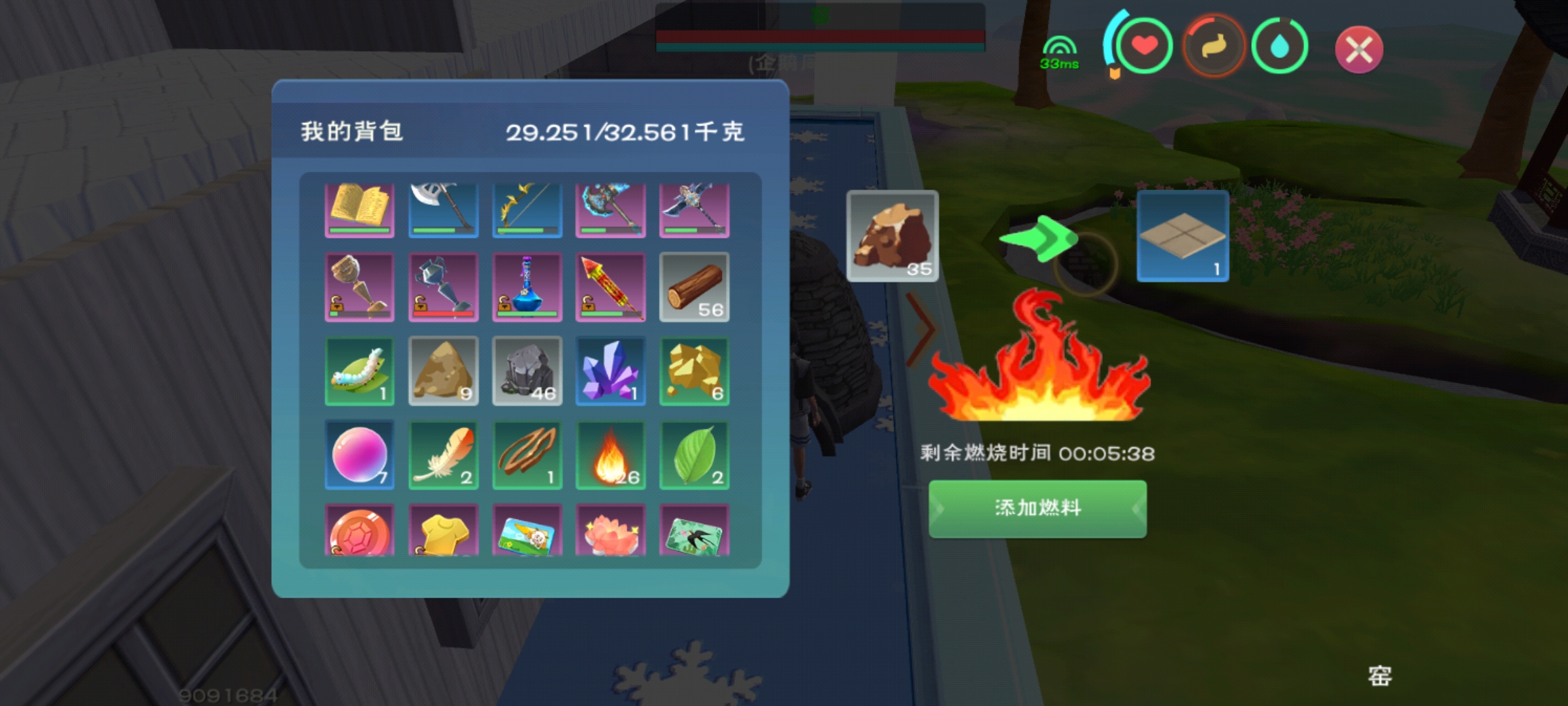
Task: Tap the heart health status icon
Action: pos(1144,46)
